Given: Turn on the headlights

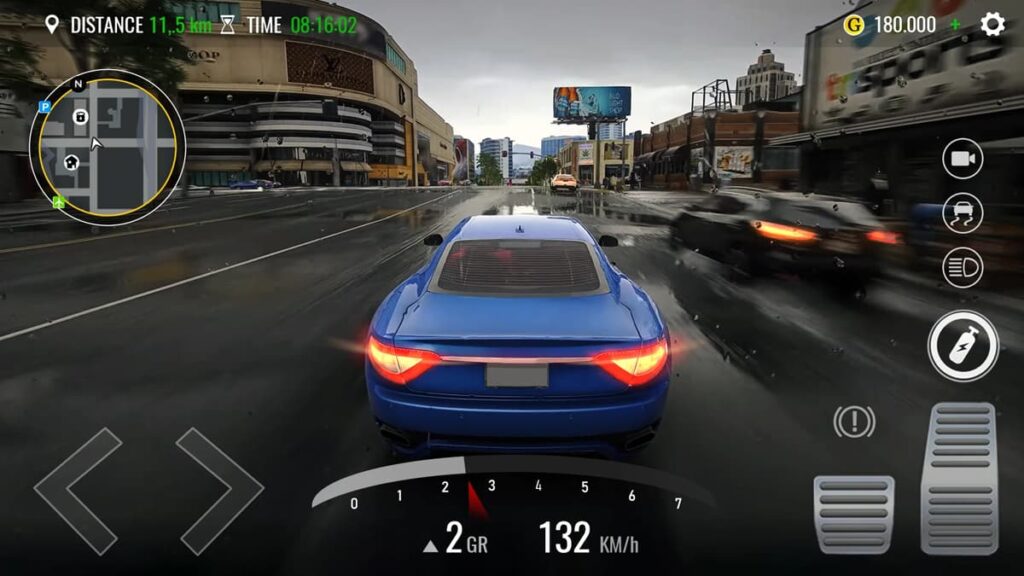Looking at the screenshot, I should click(962, 268).
